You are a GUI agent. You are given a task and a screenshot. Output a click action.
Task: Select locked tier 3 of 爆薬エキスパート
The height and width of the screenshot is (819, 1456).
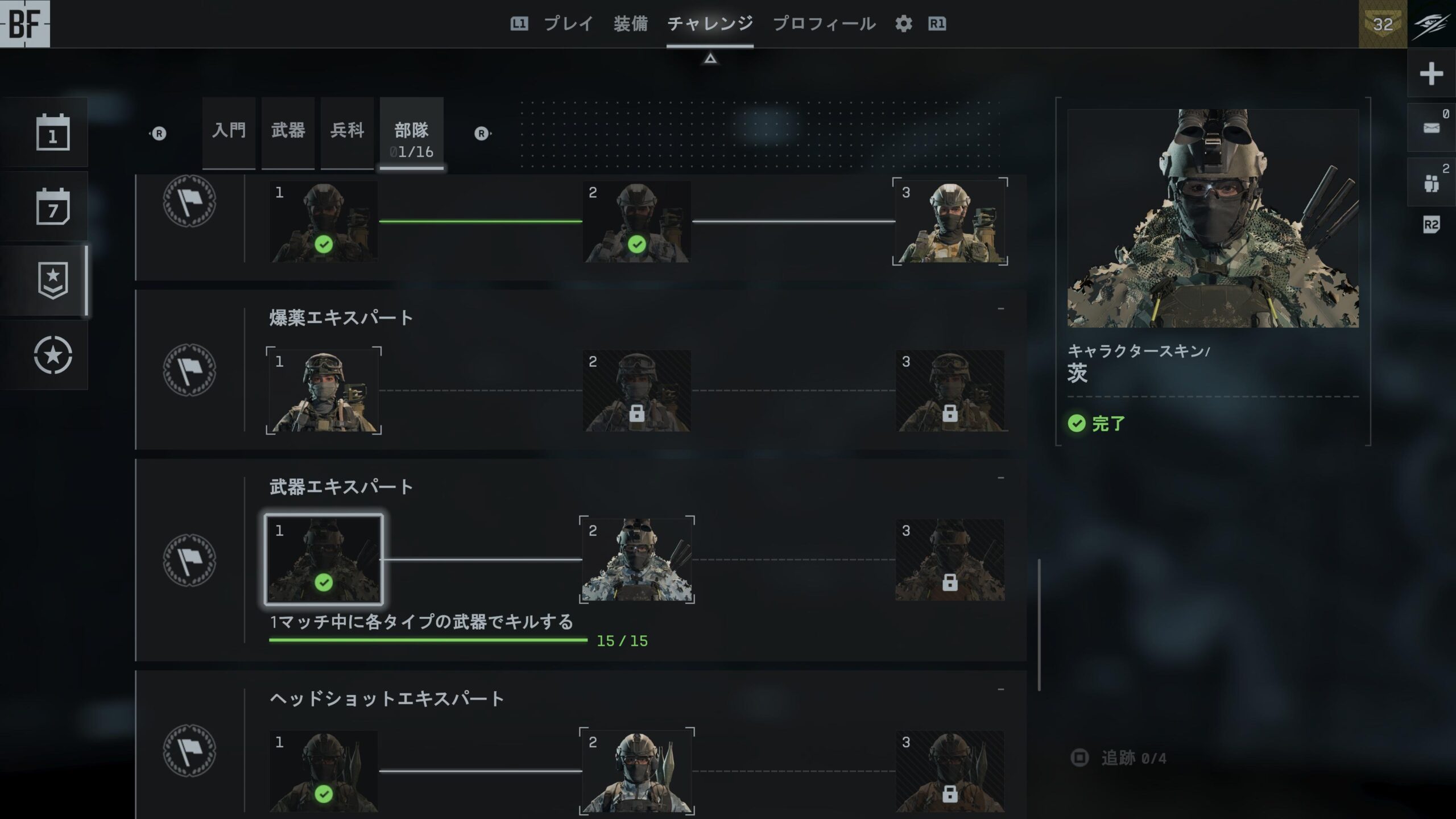pyautogui.click(x=949, y=391)
